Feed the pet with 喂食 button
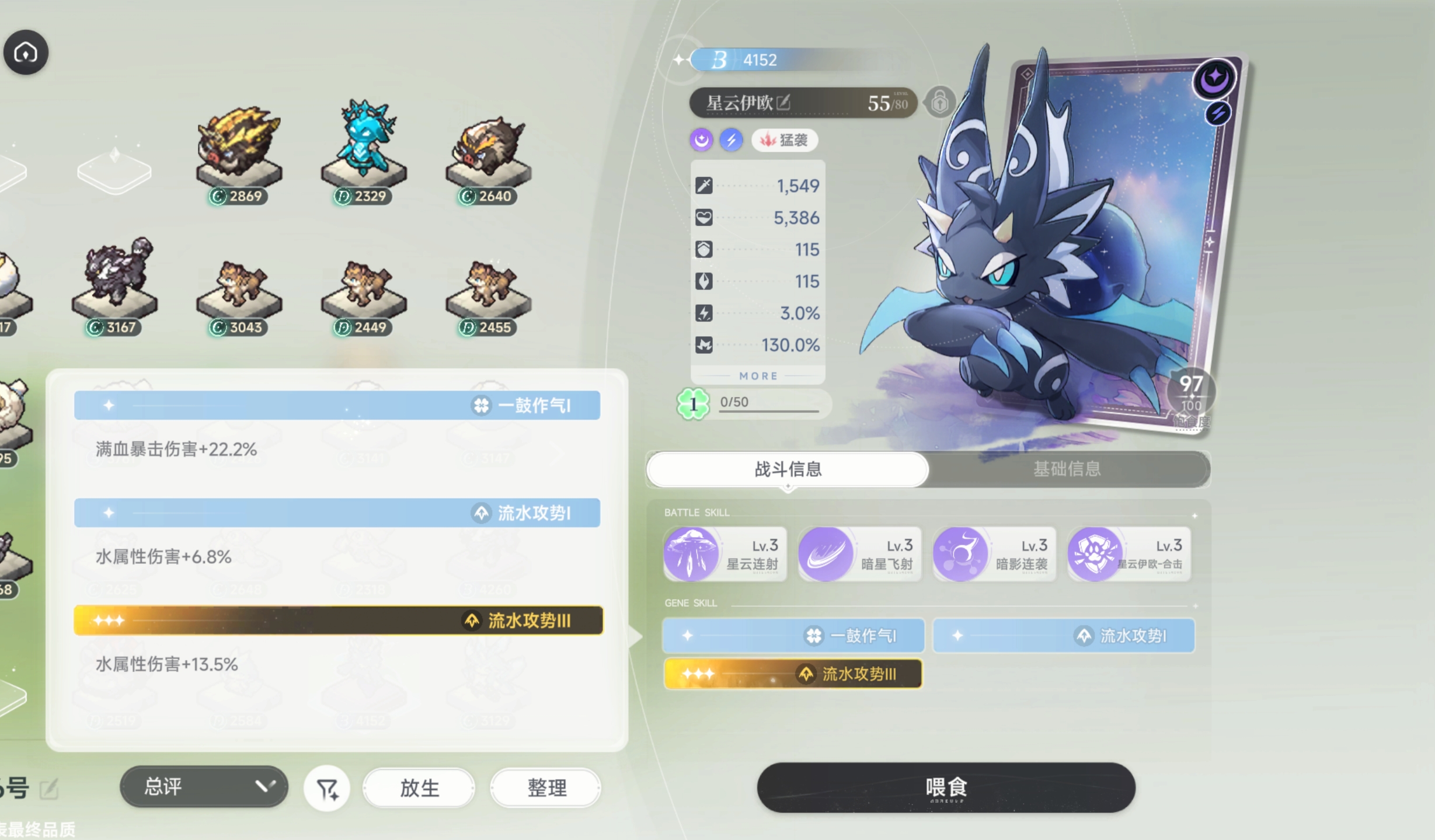This screenshot has height=840, width=1435. (946, 787)
